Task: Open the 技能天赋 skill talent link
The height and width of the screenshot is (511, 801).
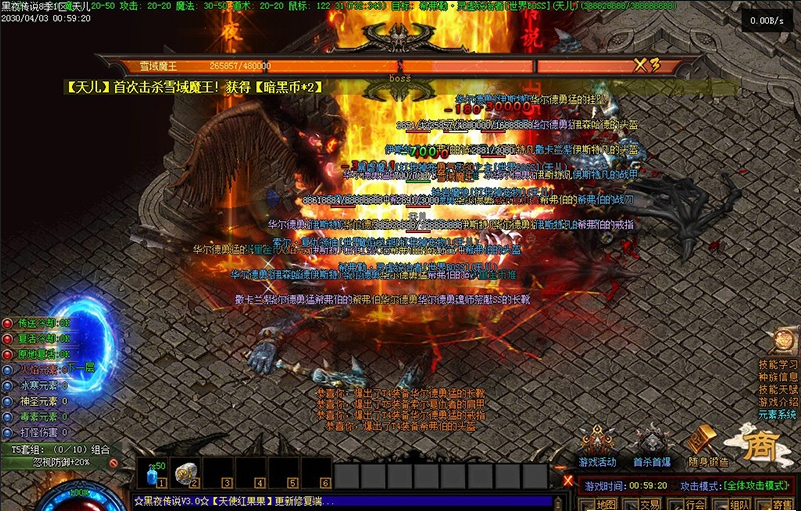Action: [x=778, y=389]
